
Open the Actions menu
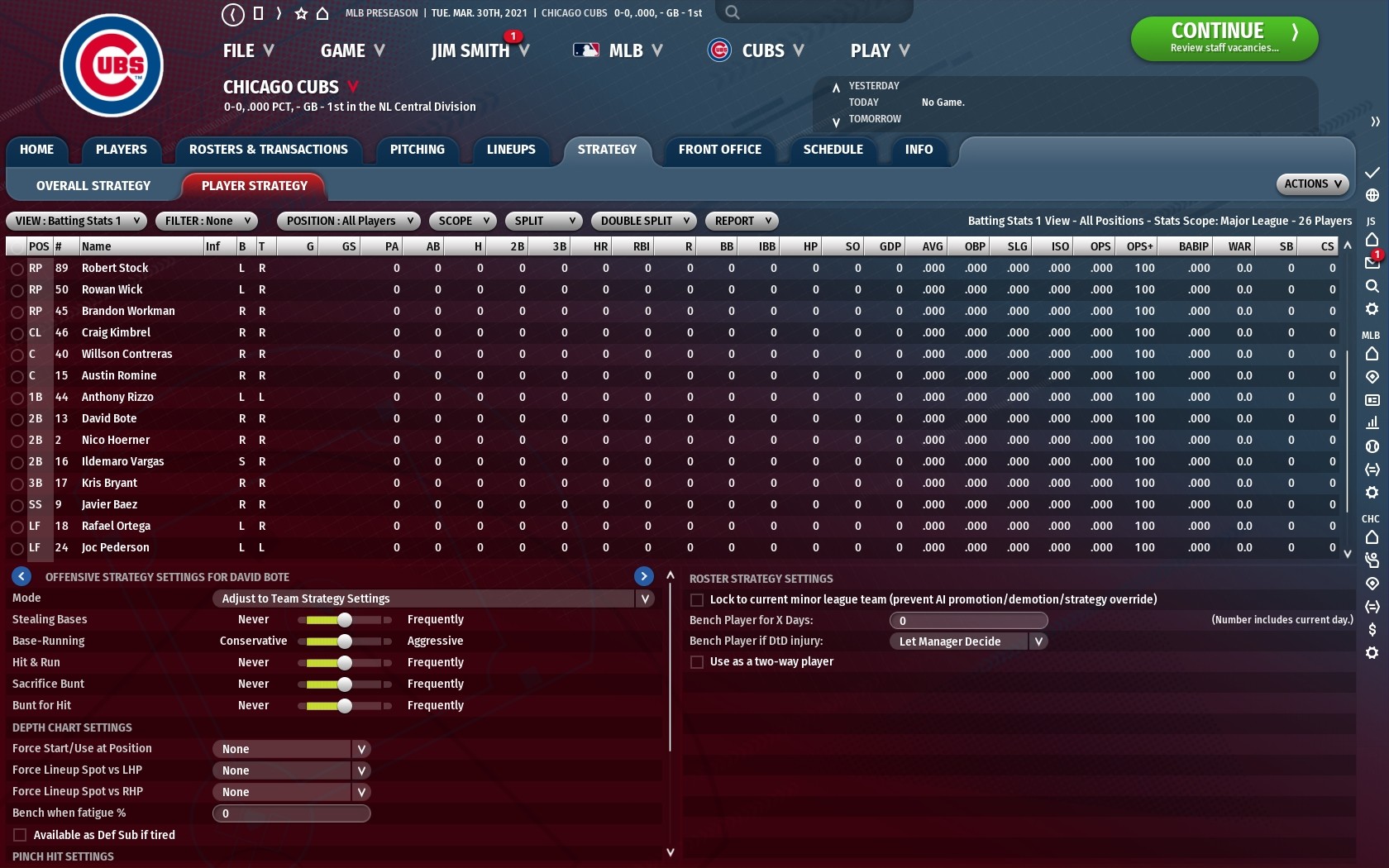pyautogui.click(x=1312, y=184)
